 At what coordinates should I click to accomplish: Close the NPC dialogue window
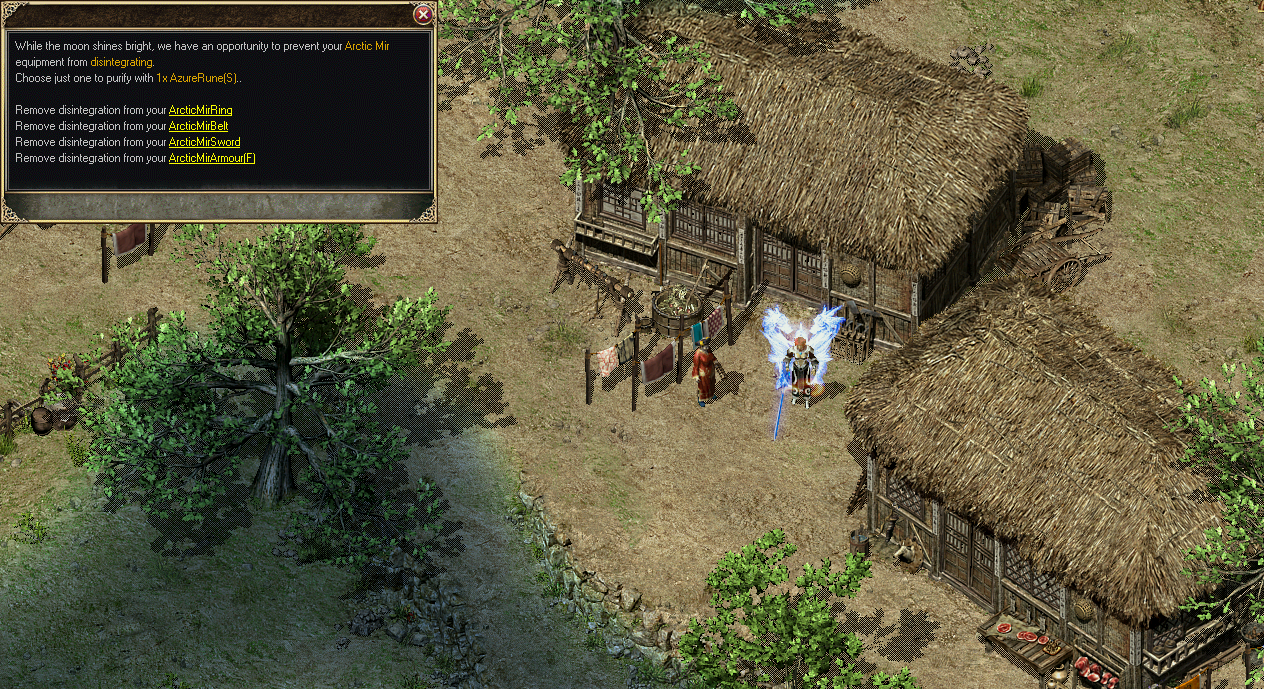click(423, 14)
